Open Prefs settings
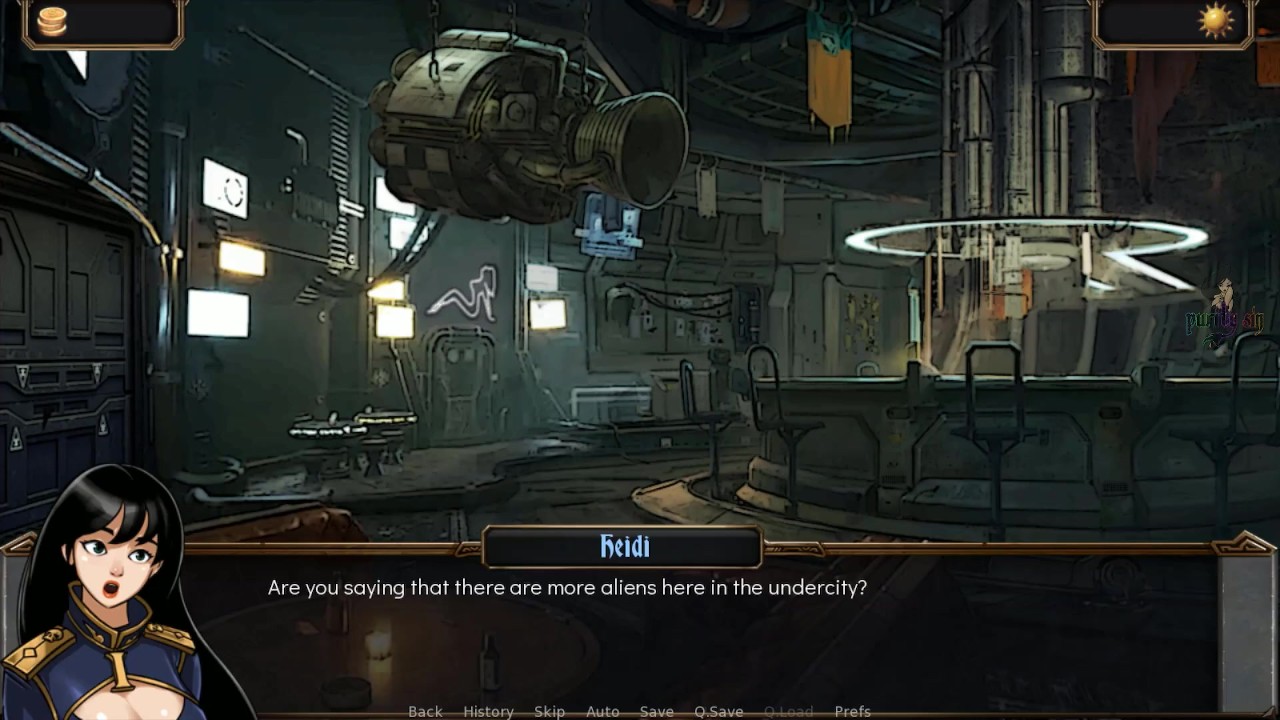The image size is (1280, 720). [852, 711]
